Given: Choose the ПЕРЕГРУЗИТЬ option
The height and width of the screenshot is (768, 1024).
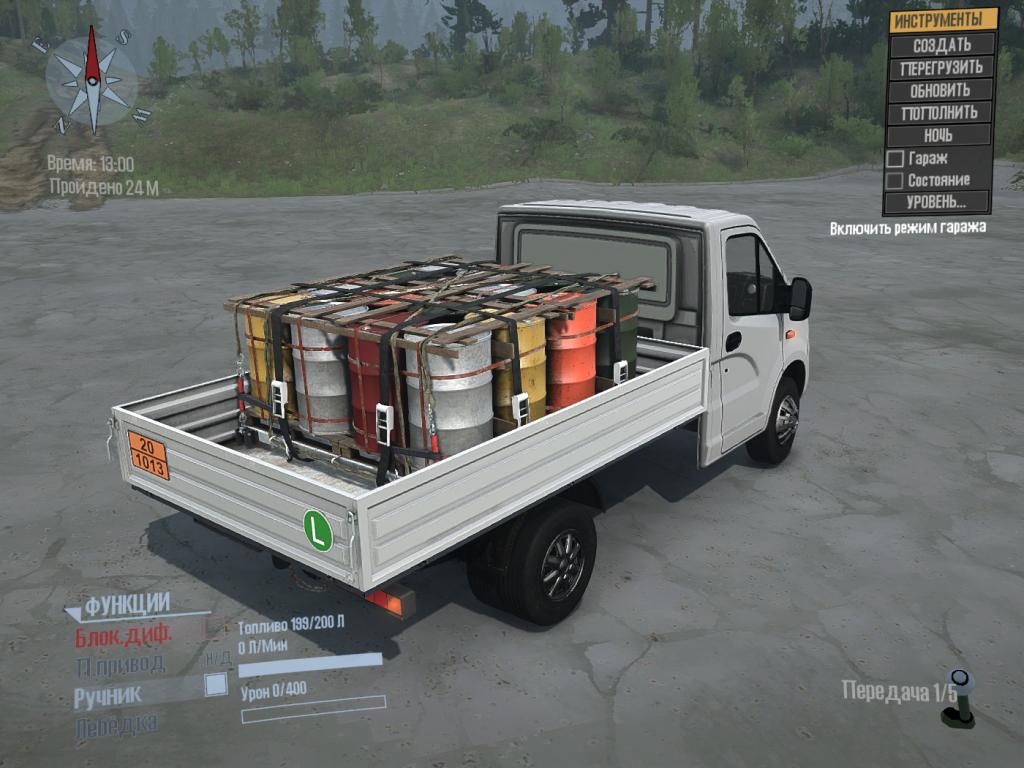Looking at the screenshot, I should [x=940, y=67].
